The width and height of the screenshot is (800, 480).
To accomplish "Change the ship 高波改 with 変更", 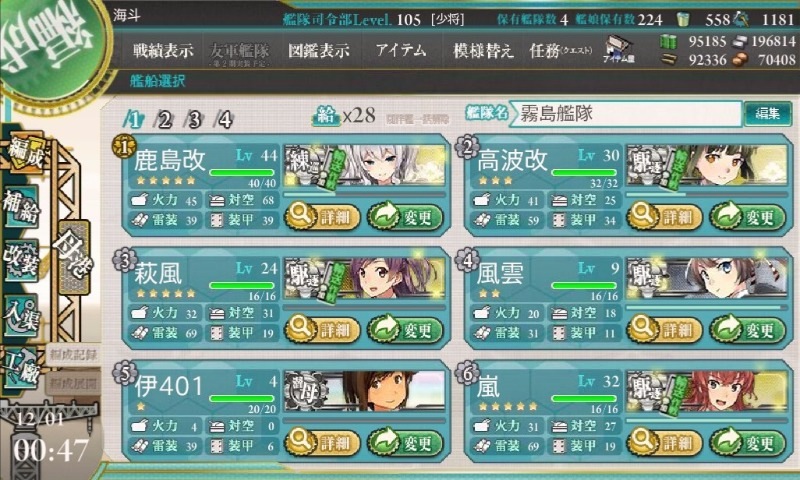I will (x=741, y=214).
